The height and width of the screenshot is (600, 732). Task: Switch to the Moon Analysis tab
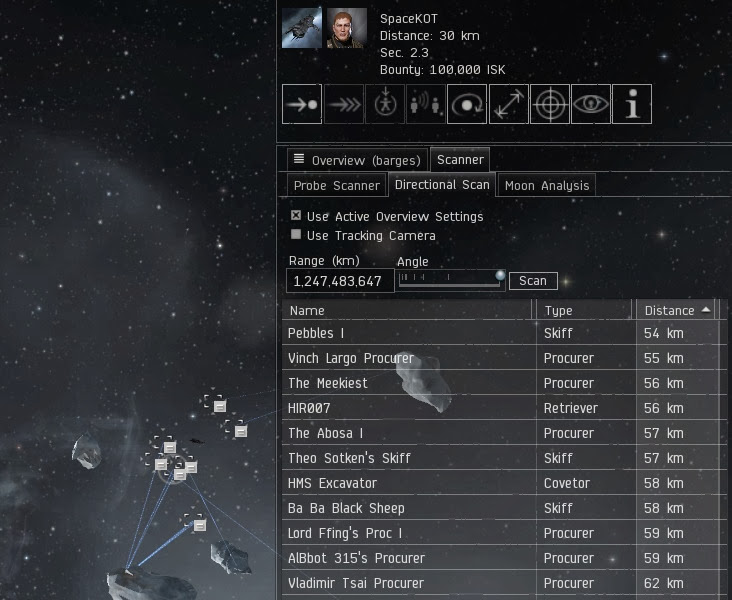(547, 185)
